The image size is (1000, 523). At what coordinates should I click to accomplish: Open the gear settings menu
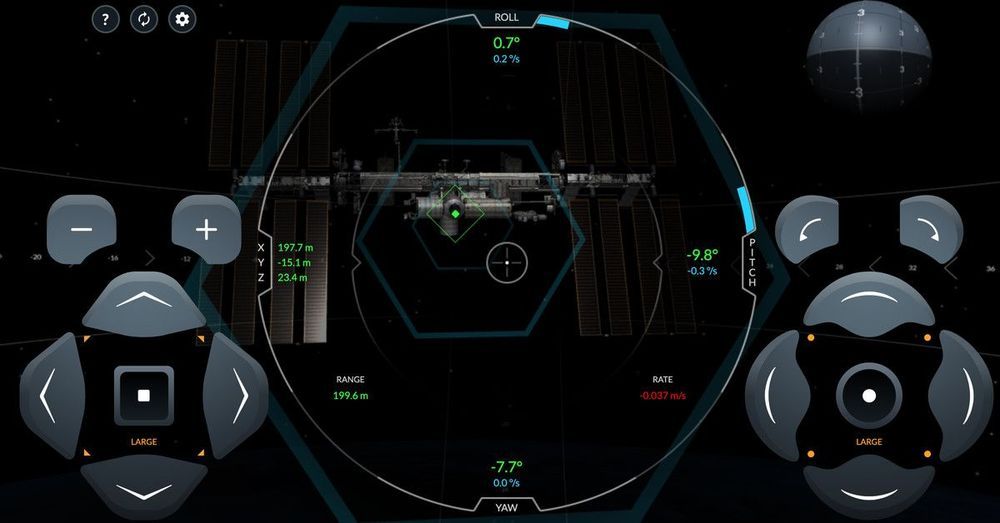(182, 19)
